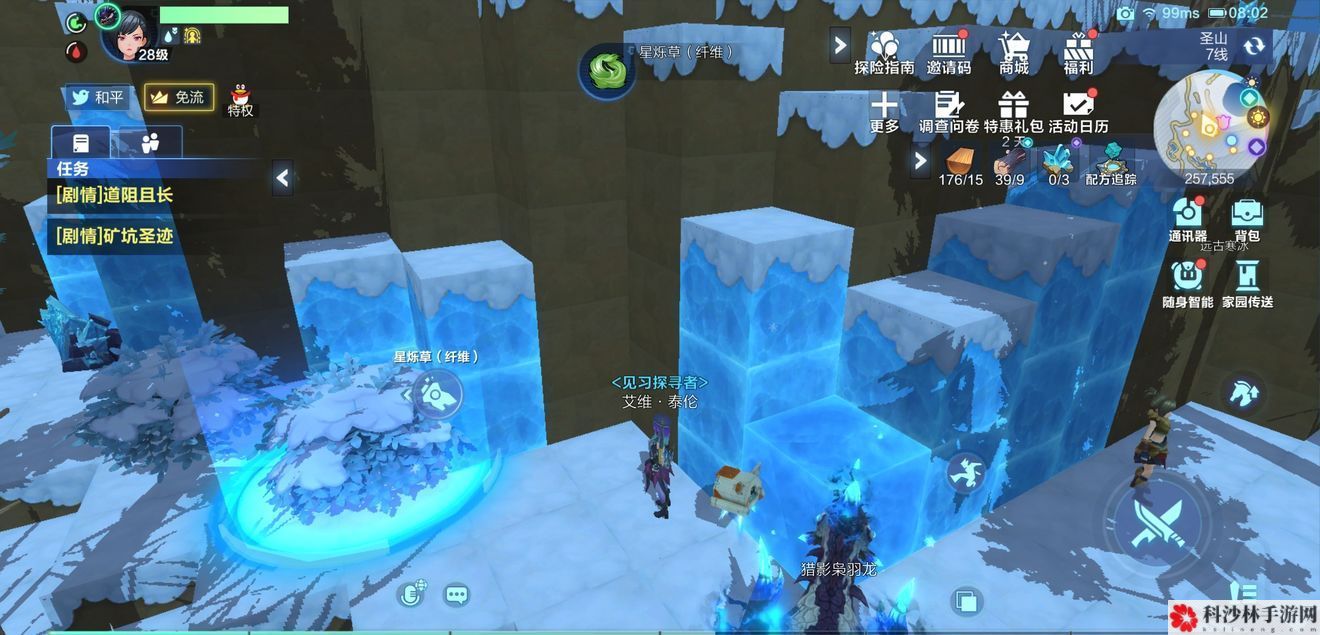The height and width of the screenshot is (635, 1320).
Task: Open the 商城 shop
Action: [1013, 50]
